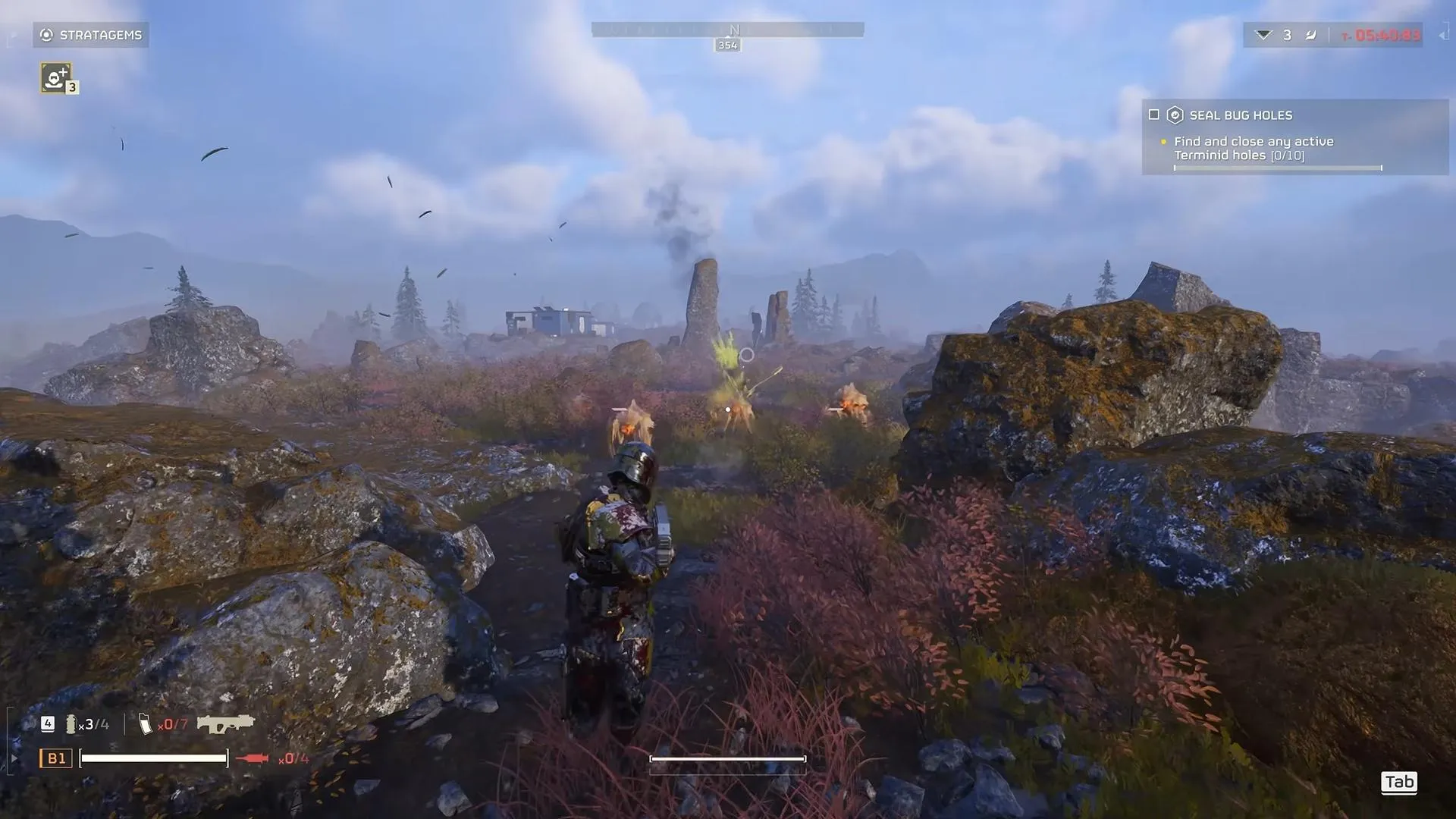Click the compass heading bar
Viewport: 1456px width, 819px height.
point(727,30)
